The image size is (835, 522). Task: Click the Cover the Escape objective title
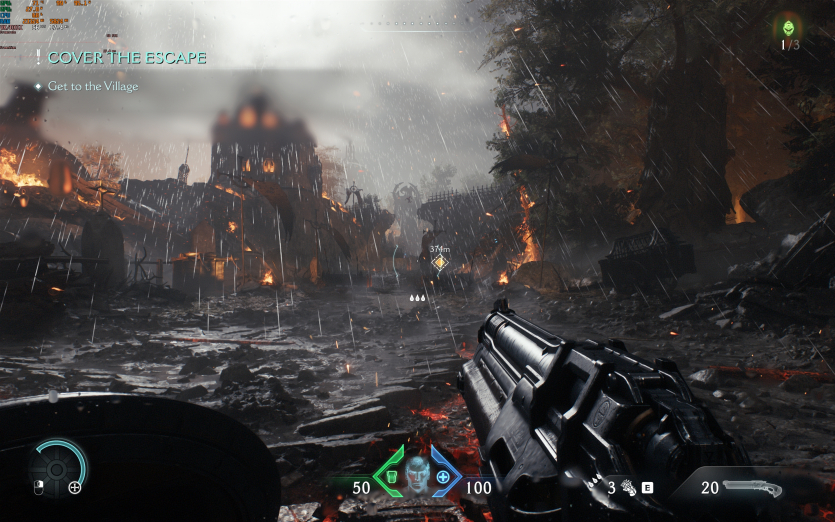coord(126,58)
